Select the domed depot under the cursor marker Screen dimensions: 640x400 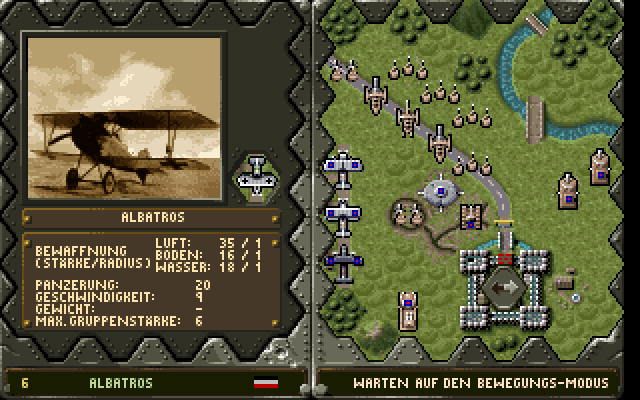[x=439, y=189]
